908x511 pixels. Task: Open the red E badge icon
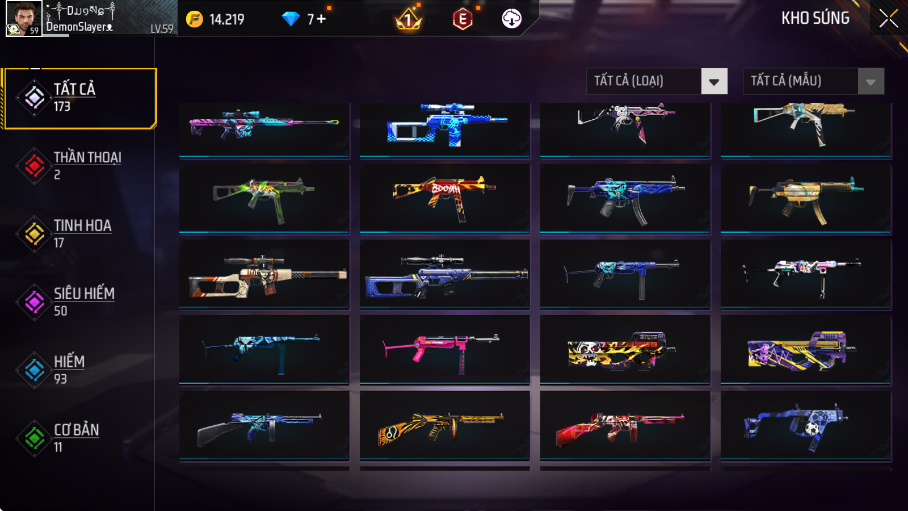462,19
